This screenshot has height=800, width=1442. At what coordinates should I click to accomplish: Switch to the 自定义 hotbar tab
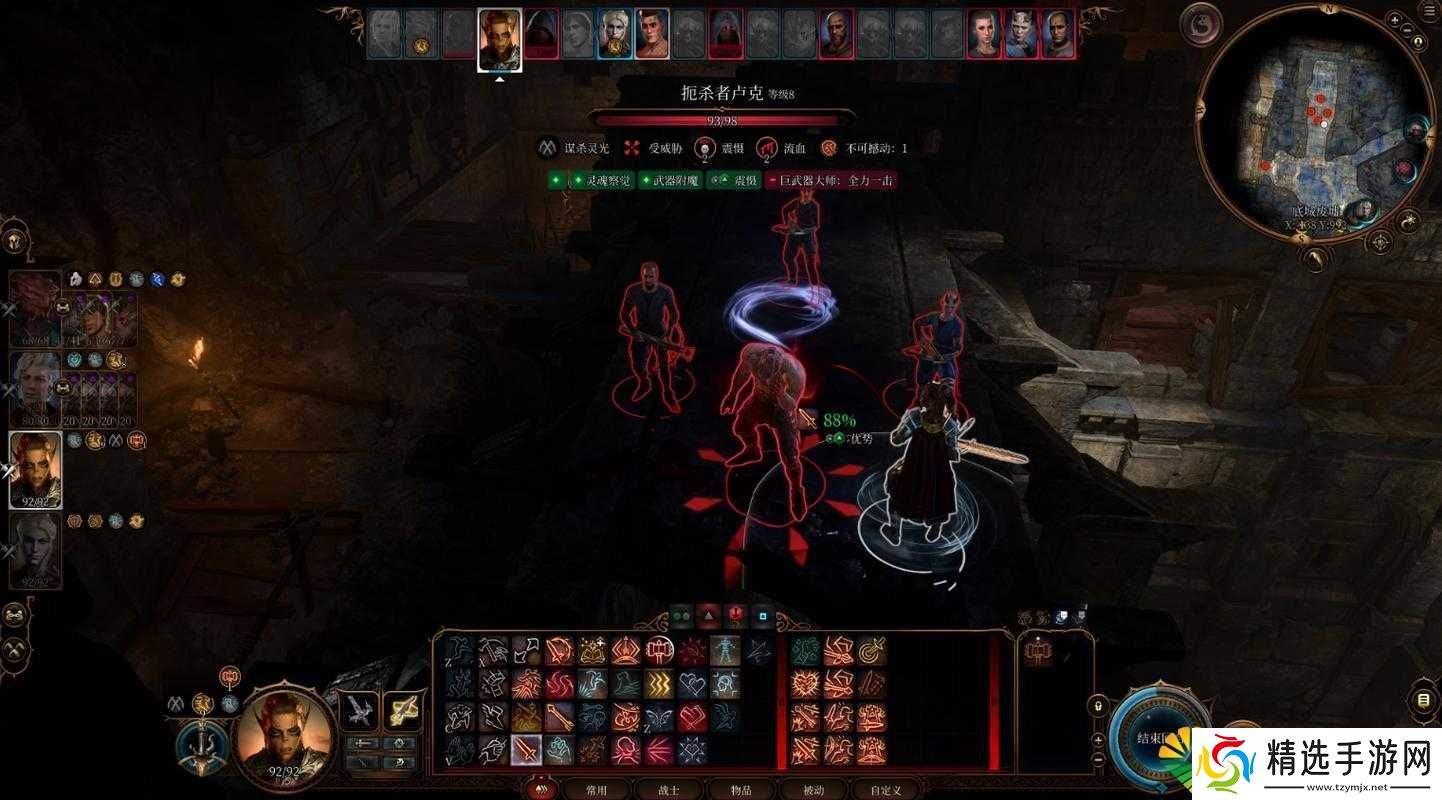pos(886,790)
